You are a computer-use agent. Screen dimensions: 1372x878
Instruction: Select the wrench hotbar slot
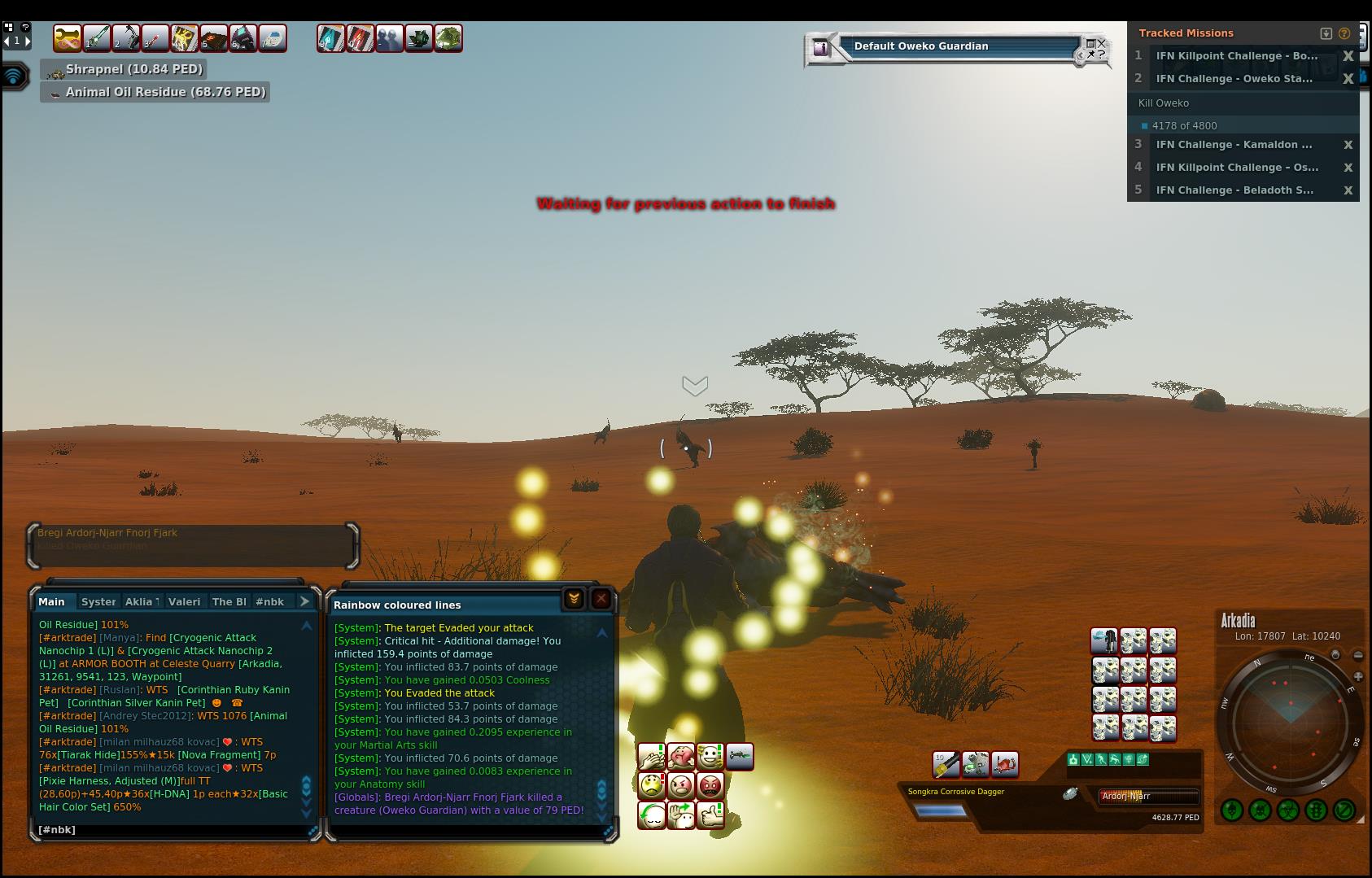[x=68, y=38]
